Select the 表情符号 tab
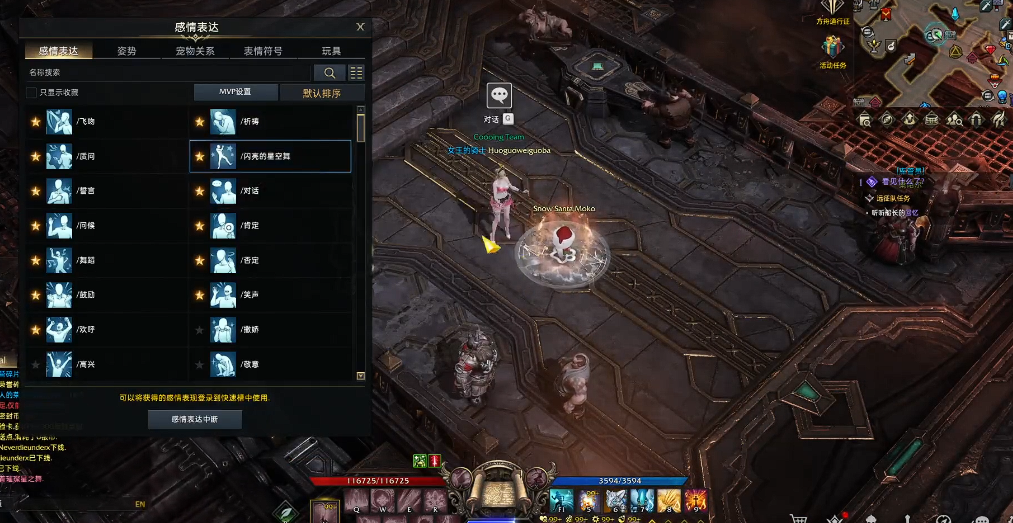 tap(263, 51)
